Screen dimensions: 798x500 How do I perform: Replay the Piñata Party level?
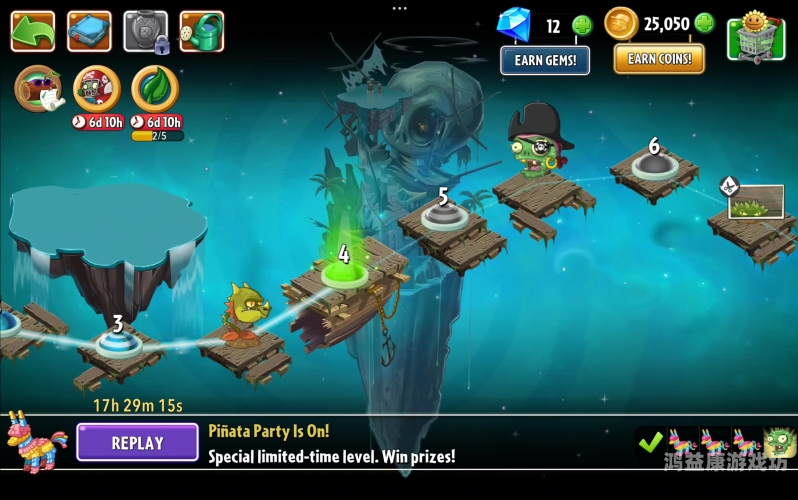point(137,443)
